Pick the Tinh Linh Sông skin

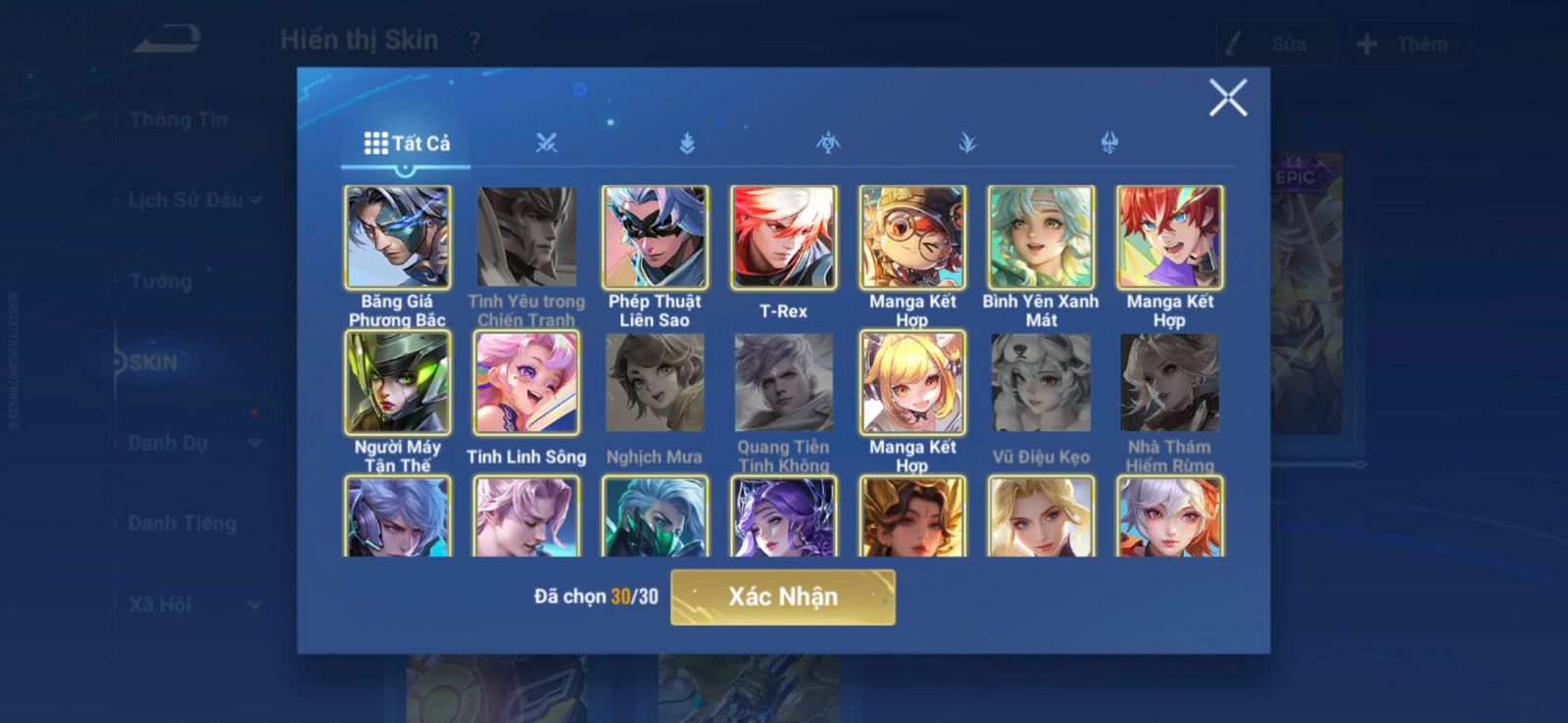[526, 382]
